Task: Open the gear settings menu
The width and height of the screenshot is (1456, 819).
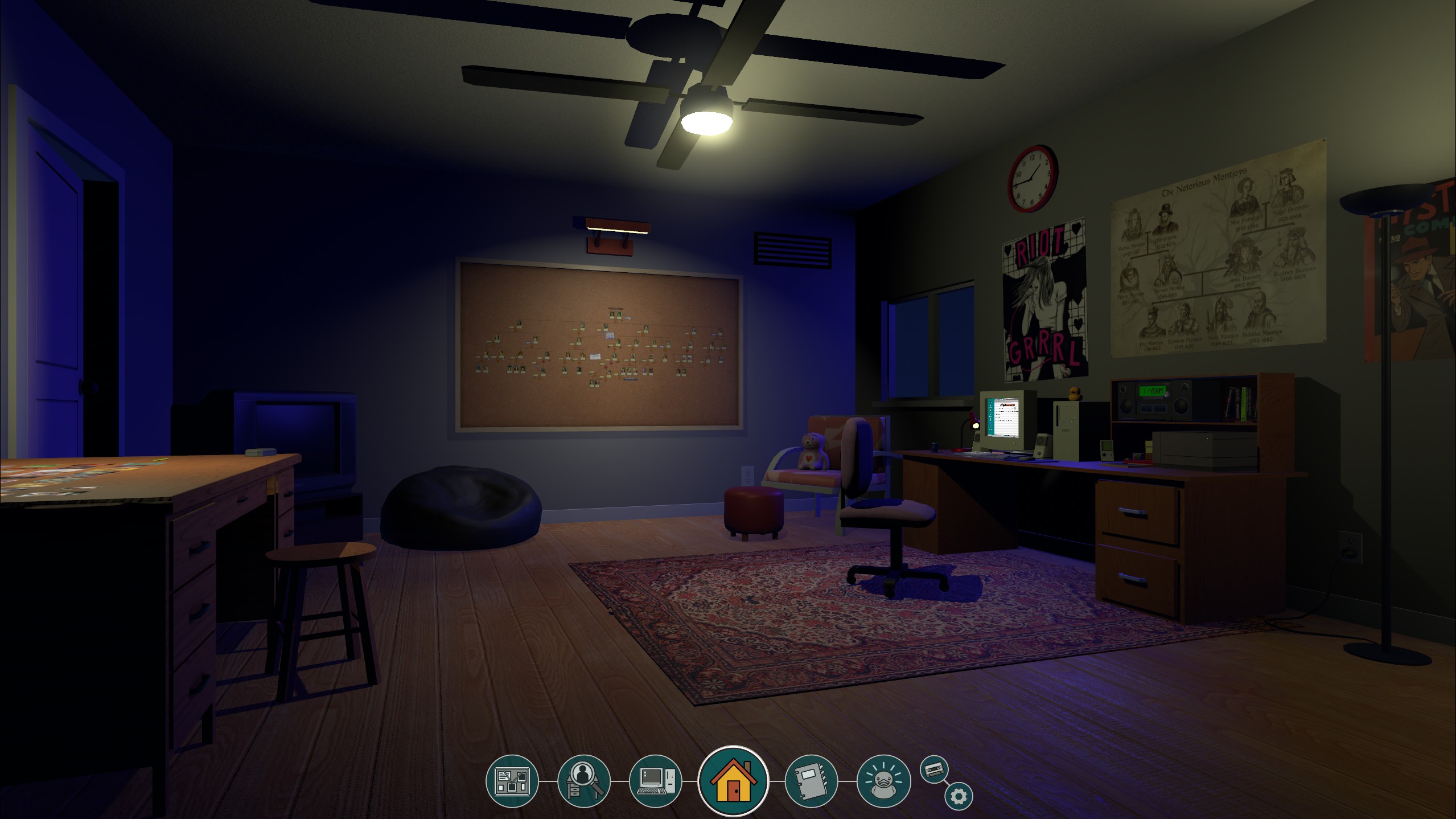Action: 959,796
